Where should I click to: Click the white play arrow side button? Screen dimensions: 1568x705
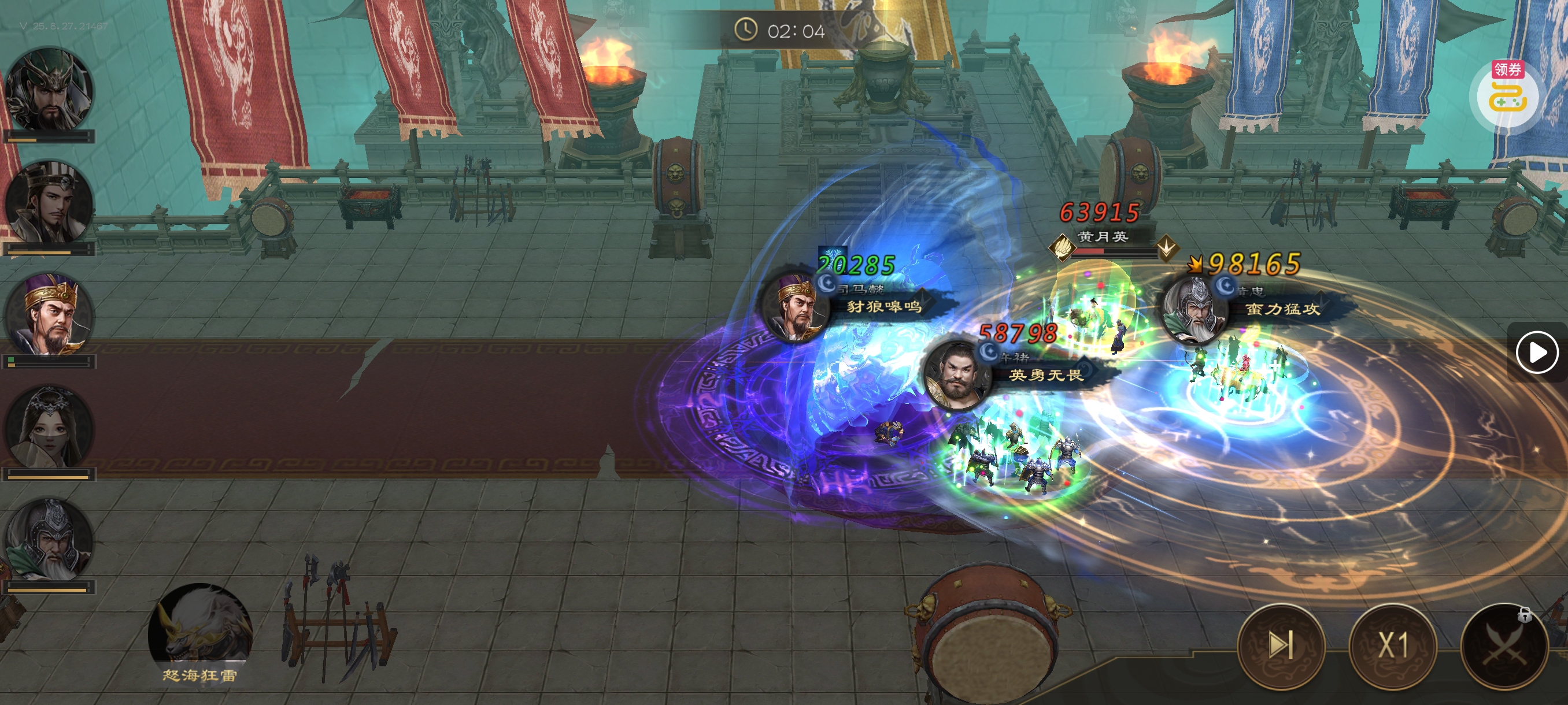point(1536,352)
